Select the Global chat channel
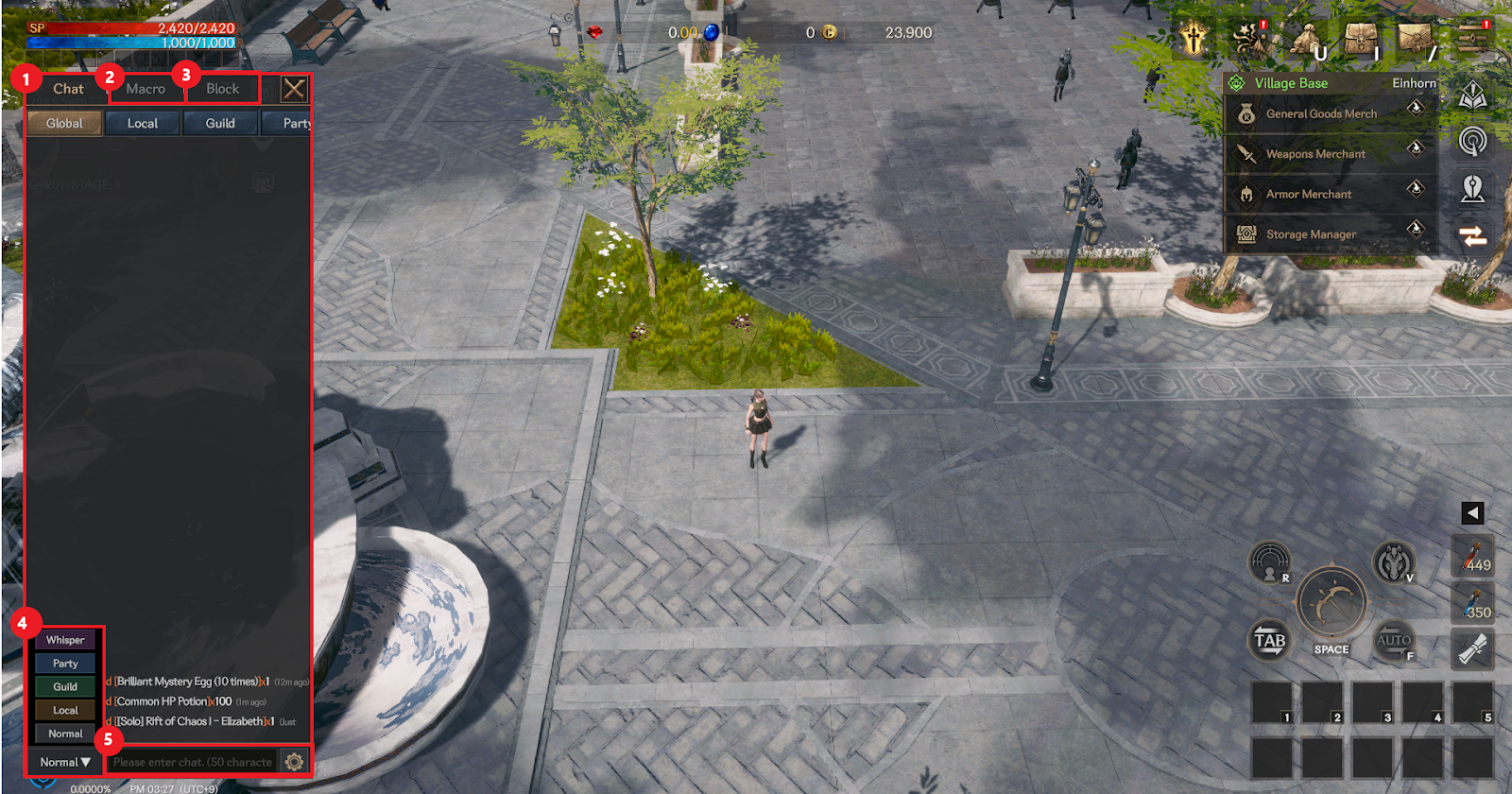The image size is (1512, 794). (64, 123)
